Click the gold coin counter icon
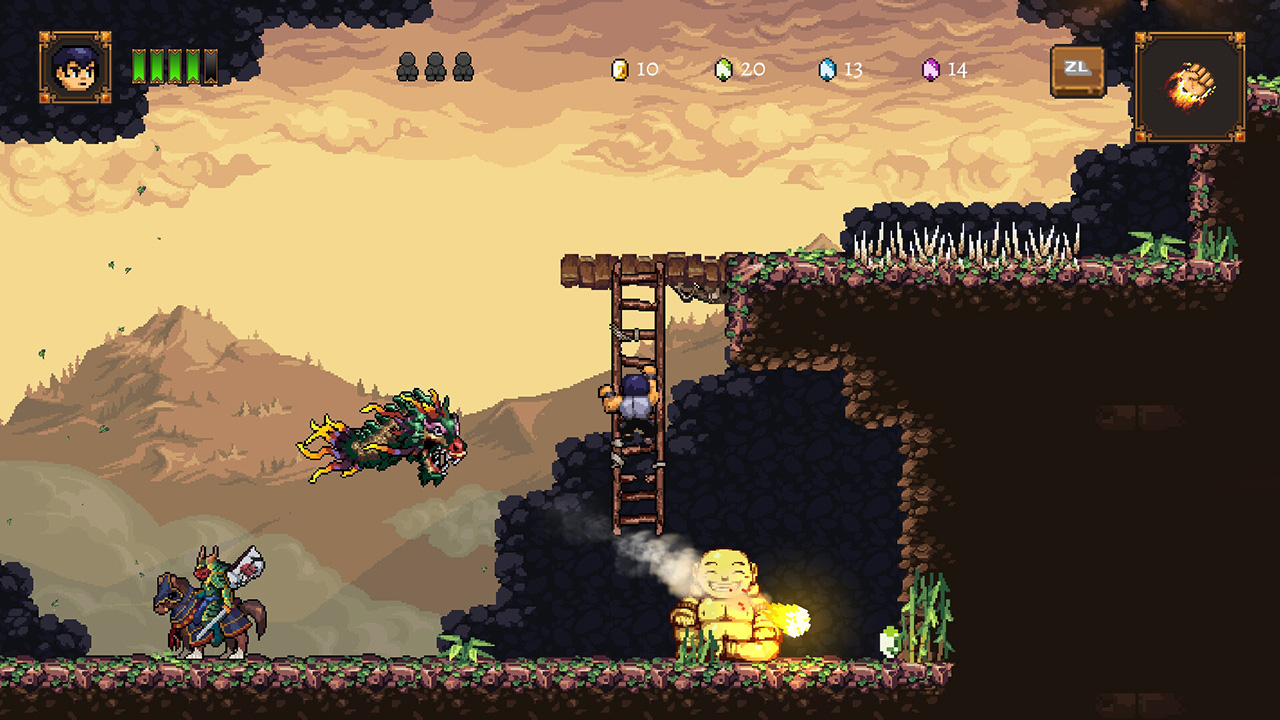The width and height of the screenshot is (1280, 720). (x=619, y=70)
